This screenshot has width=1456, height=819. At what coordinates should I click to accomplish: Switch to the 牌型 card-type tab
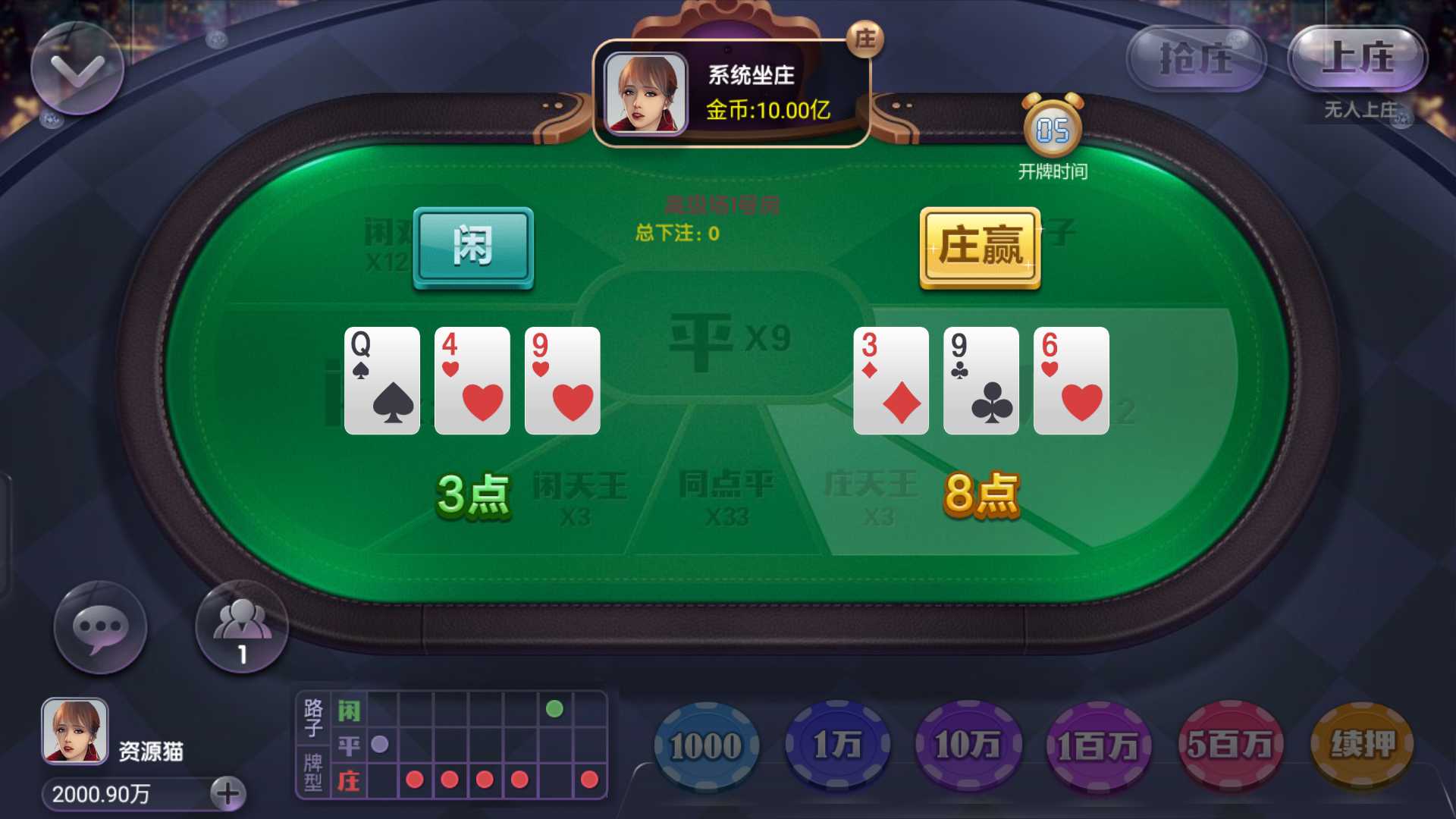(x=313, y=772)
